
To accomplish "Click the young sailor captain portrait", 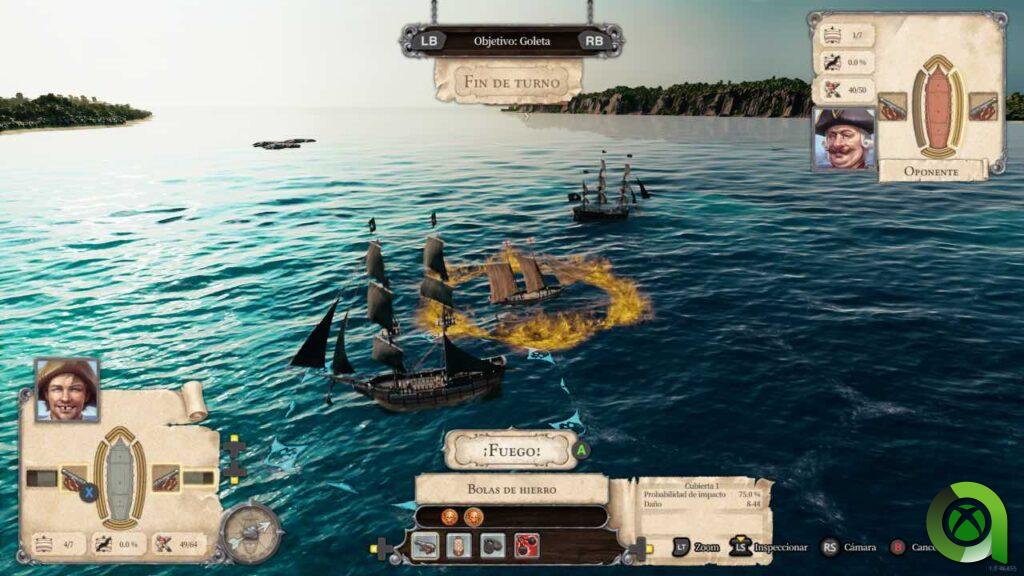I will pyautogui.click(x=67, y=389).
